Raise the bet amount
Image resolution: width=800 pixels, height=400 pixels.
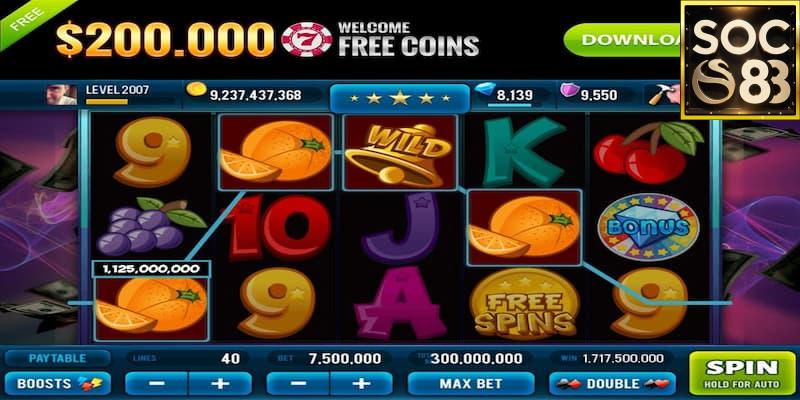[361, 383]
